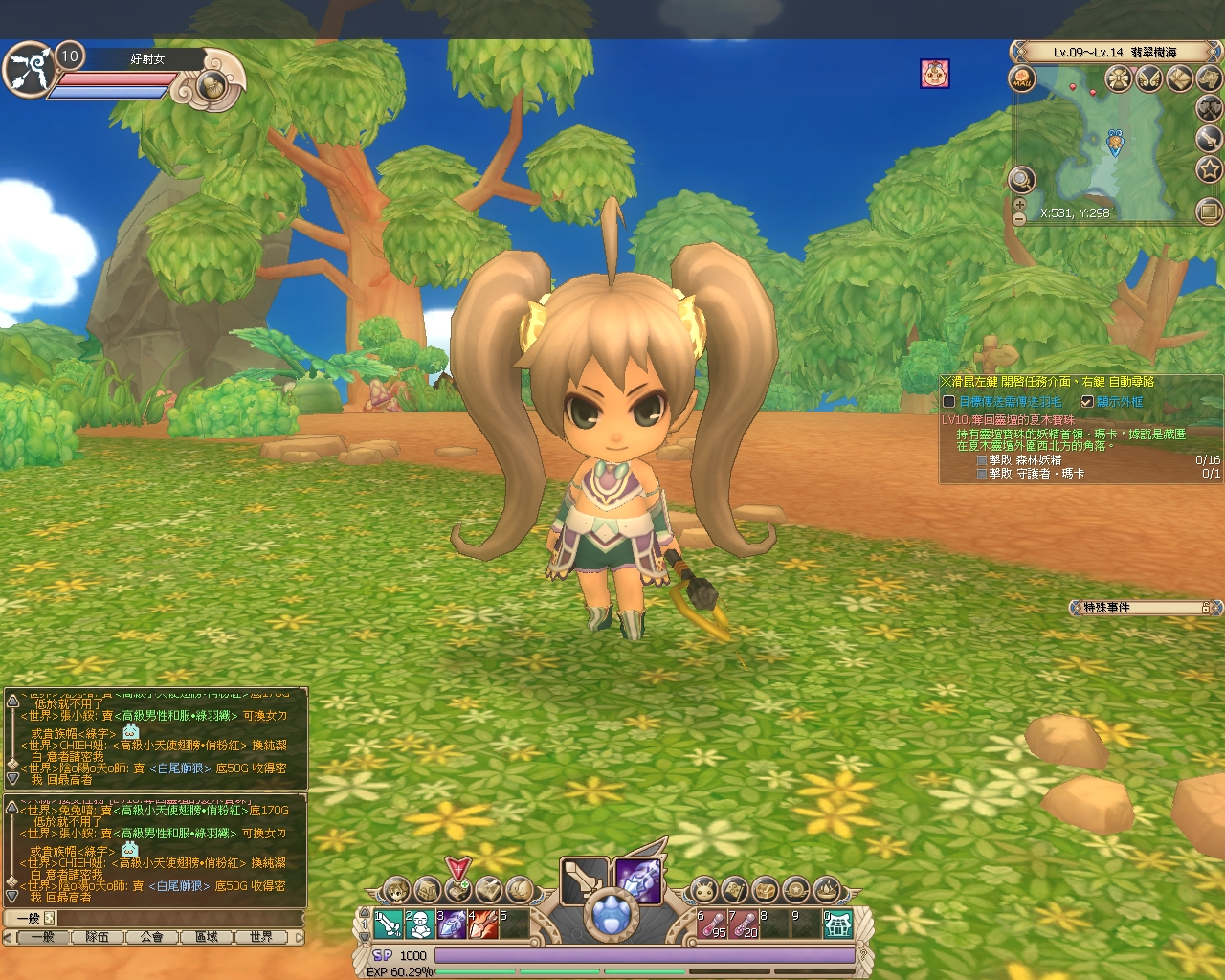Screen dimensions: 1225x980
Task: Open the MALL shop button
Action: click(1023, 78)
